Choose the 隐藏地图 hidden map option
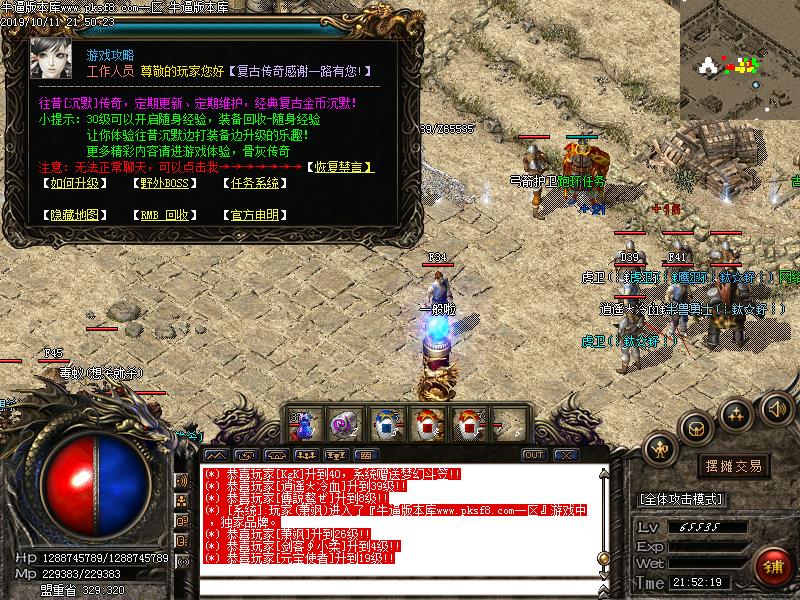 [70, 214]
